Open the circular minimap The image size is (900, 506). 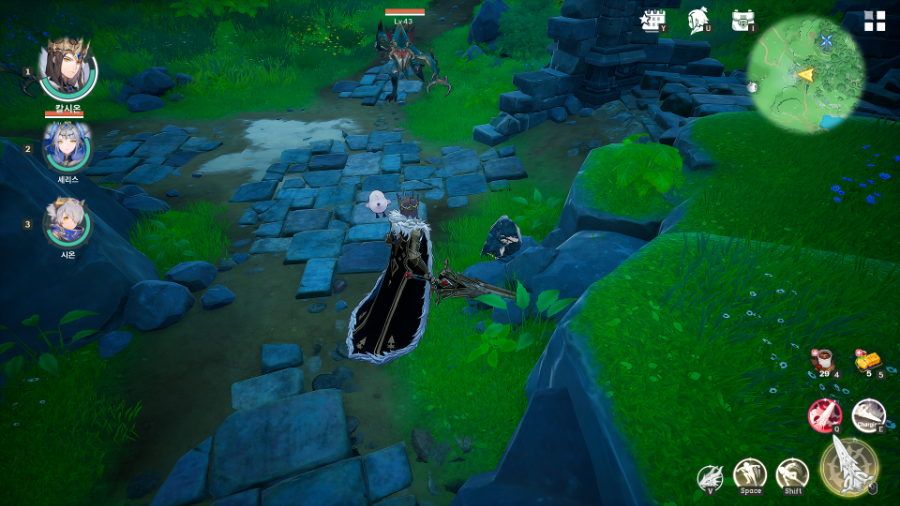(x=805, y=73)
